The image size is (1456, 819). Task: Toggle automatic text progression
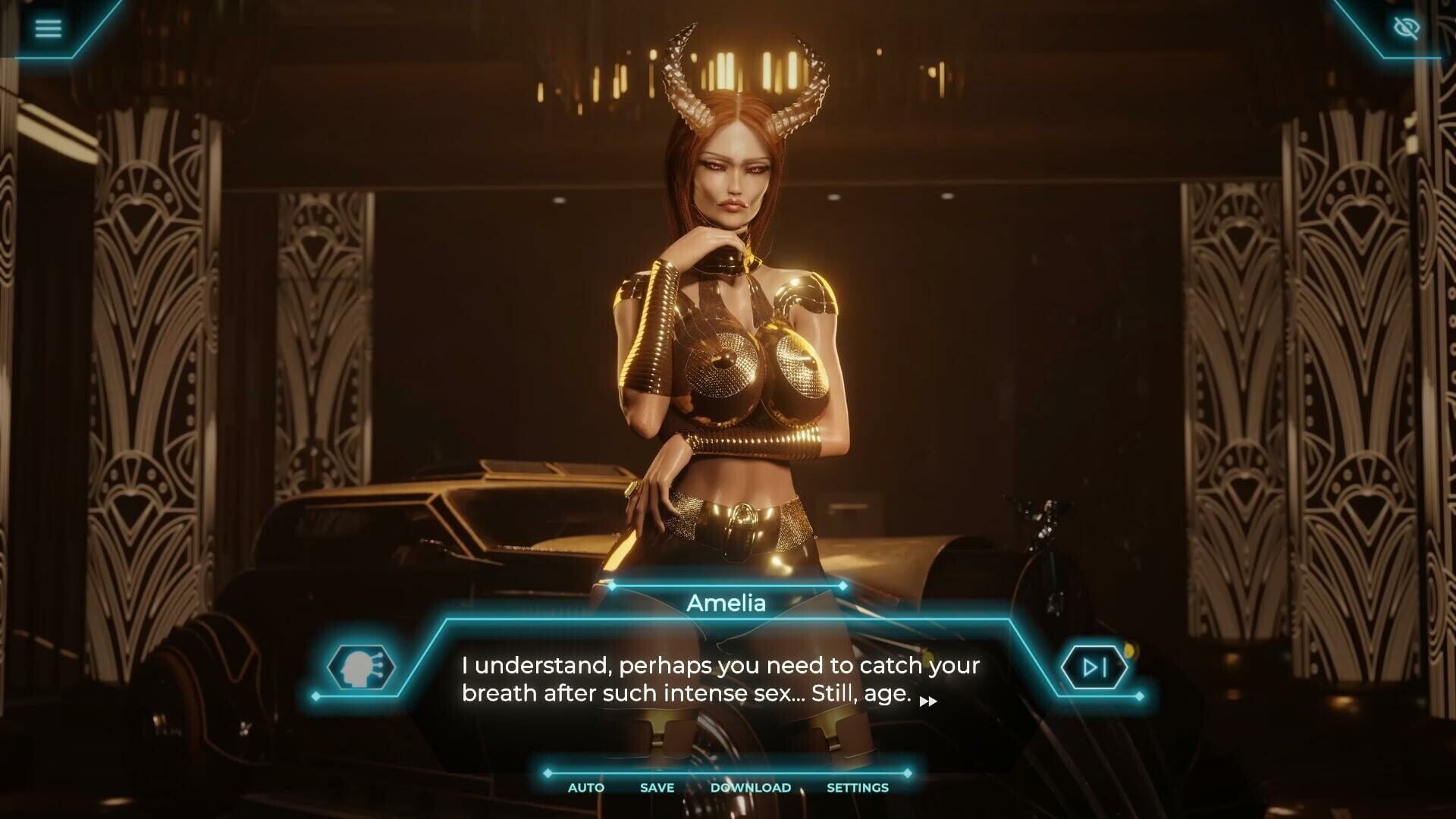tap(585, 788)
